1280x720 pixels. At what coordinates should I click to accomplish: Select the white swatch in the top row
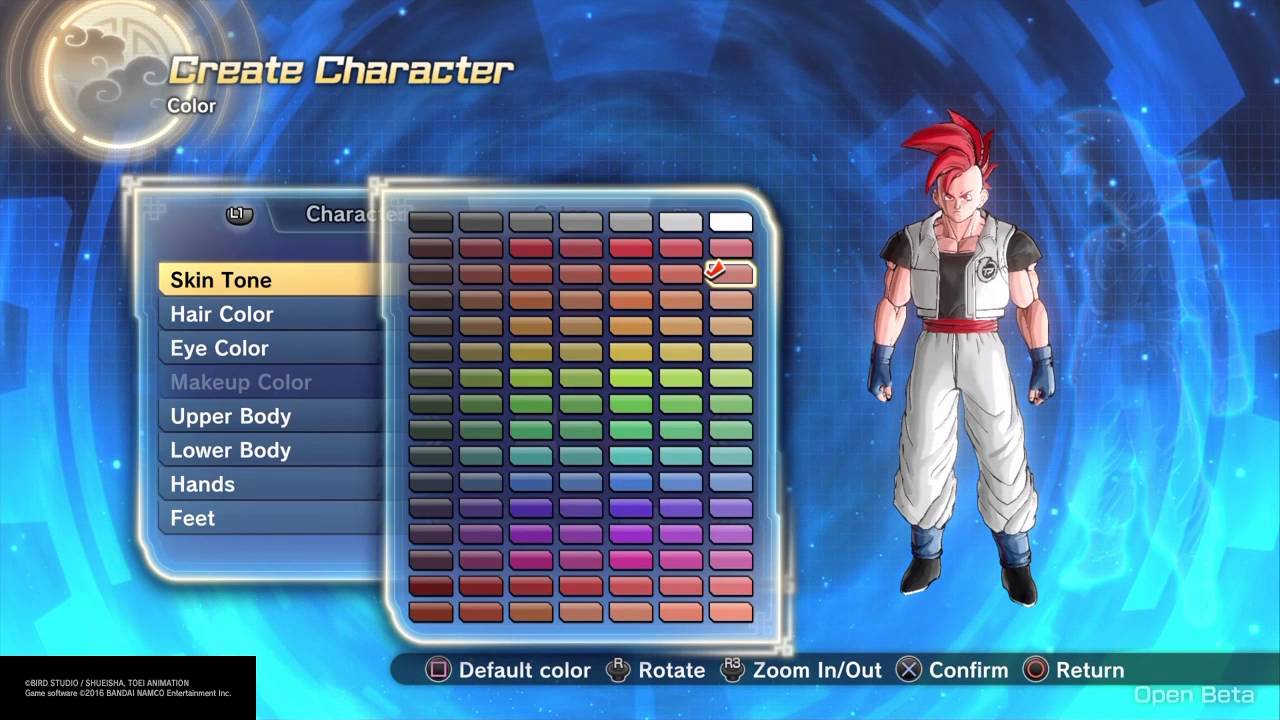coord(729,220)
